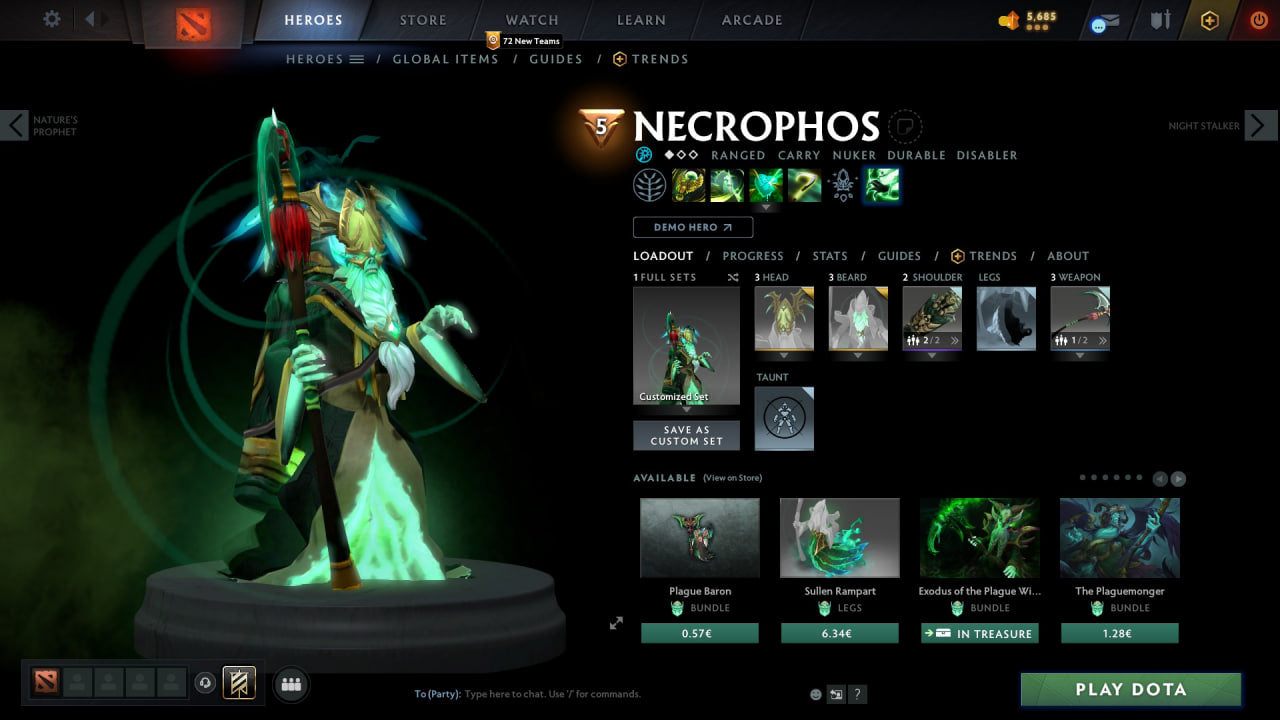Open the emoticon smiley in the chat bar
Screen dimensions: 1280x720
point(815,694)
